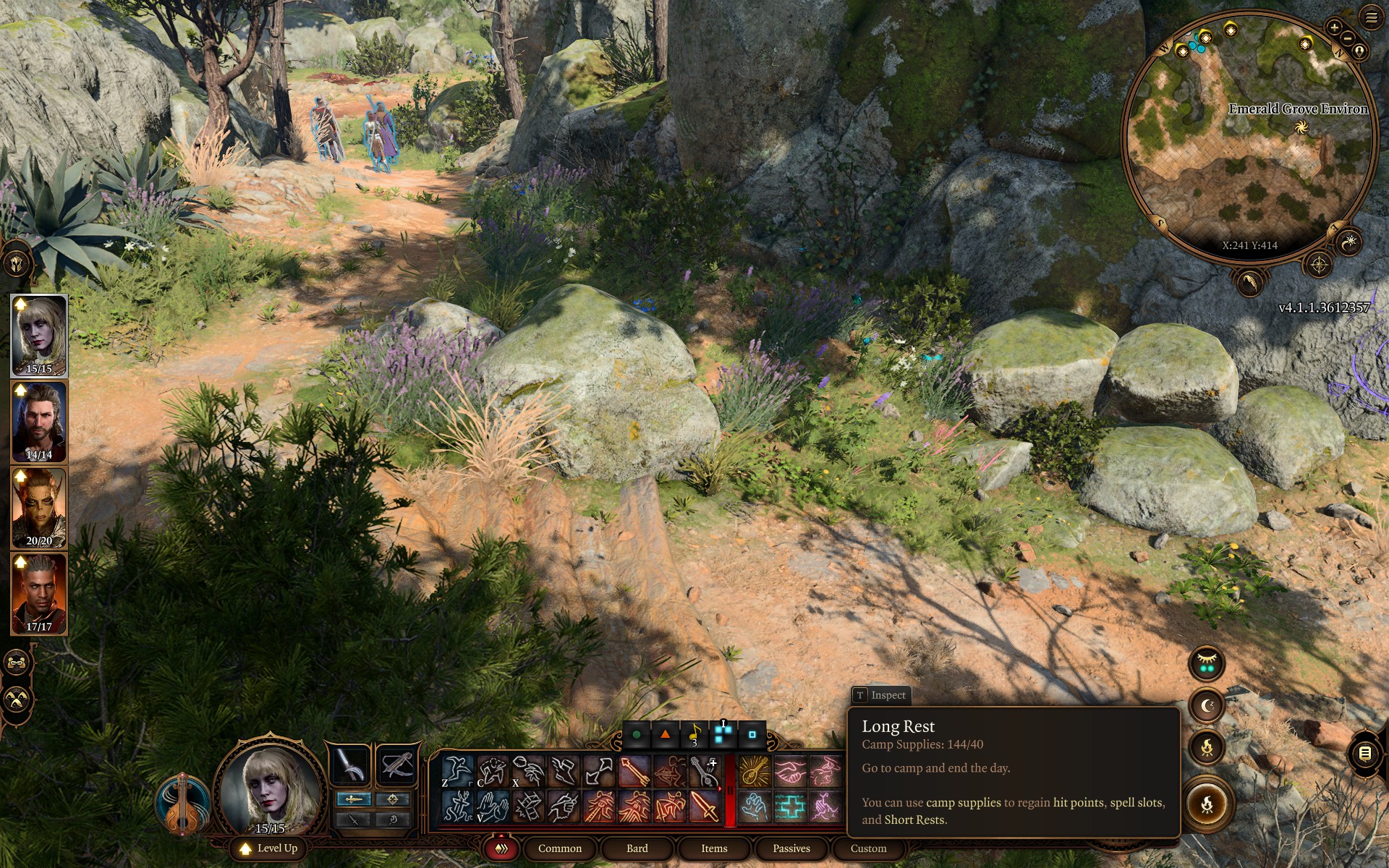
Task: Select the Bardic Inspiration lute icon
Action: point(753,771)
